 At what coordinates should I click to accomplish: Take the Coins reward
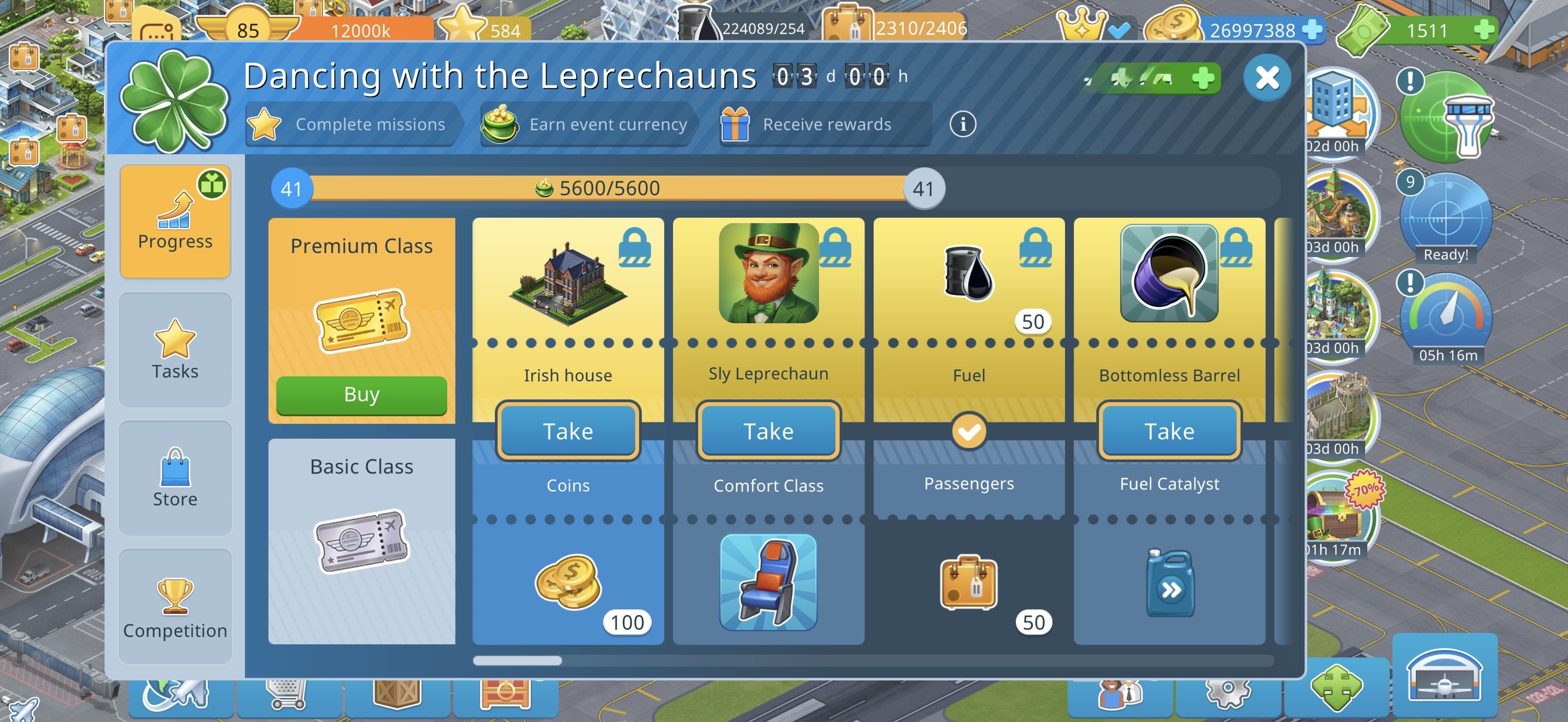tap(567, 431)
